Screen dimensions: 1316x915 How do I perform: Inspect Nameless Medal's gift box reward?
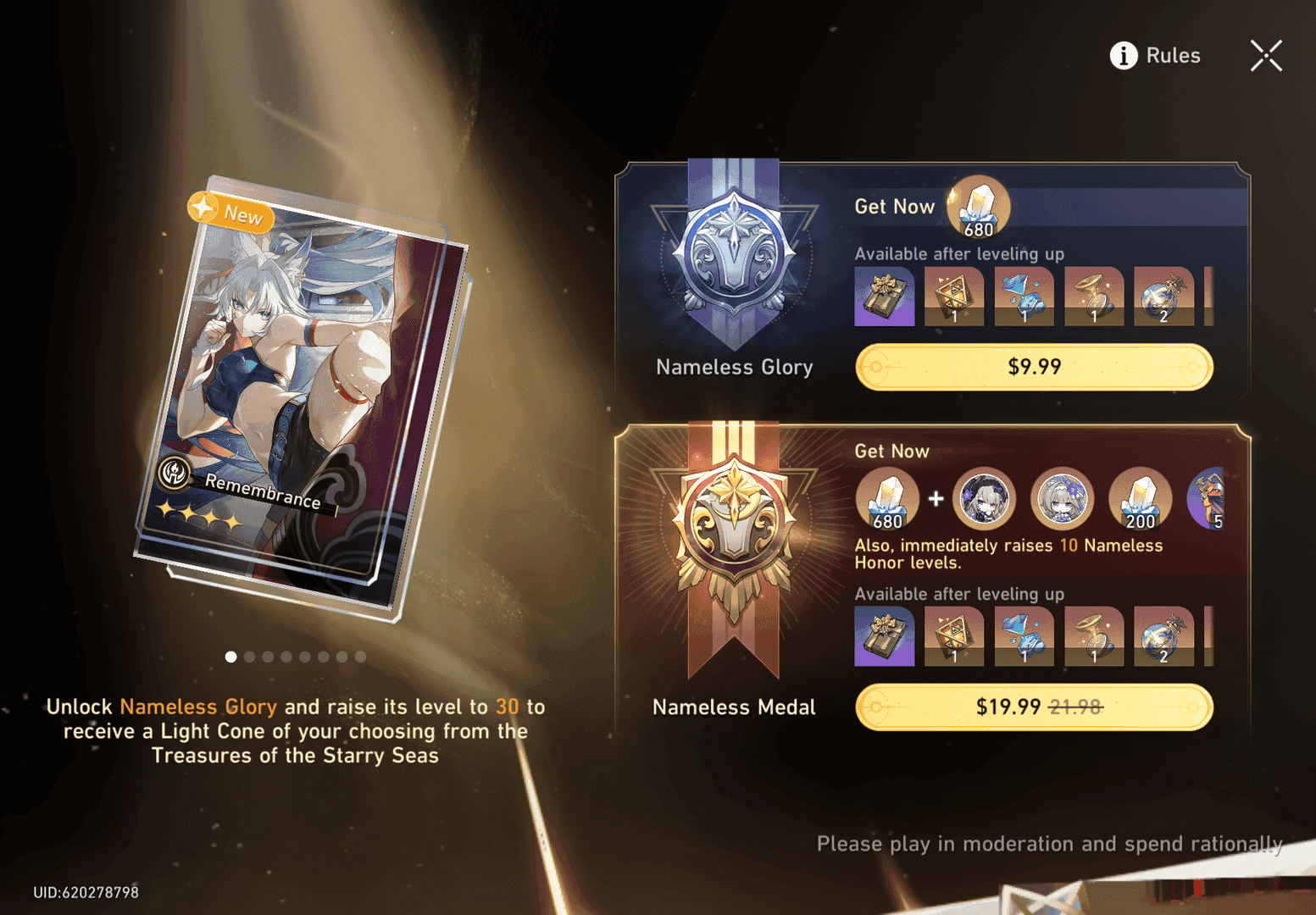[884, 636]
